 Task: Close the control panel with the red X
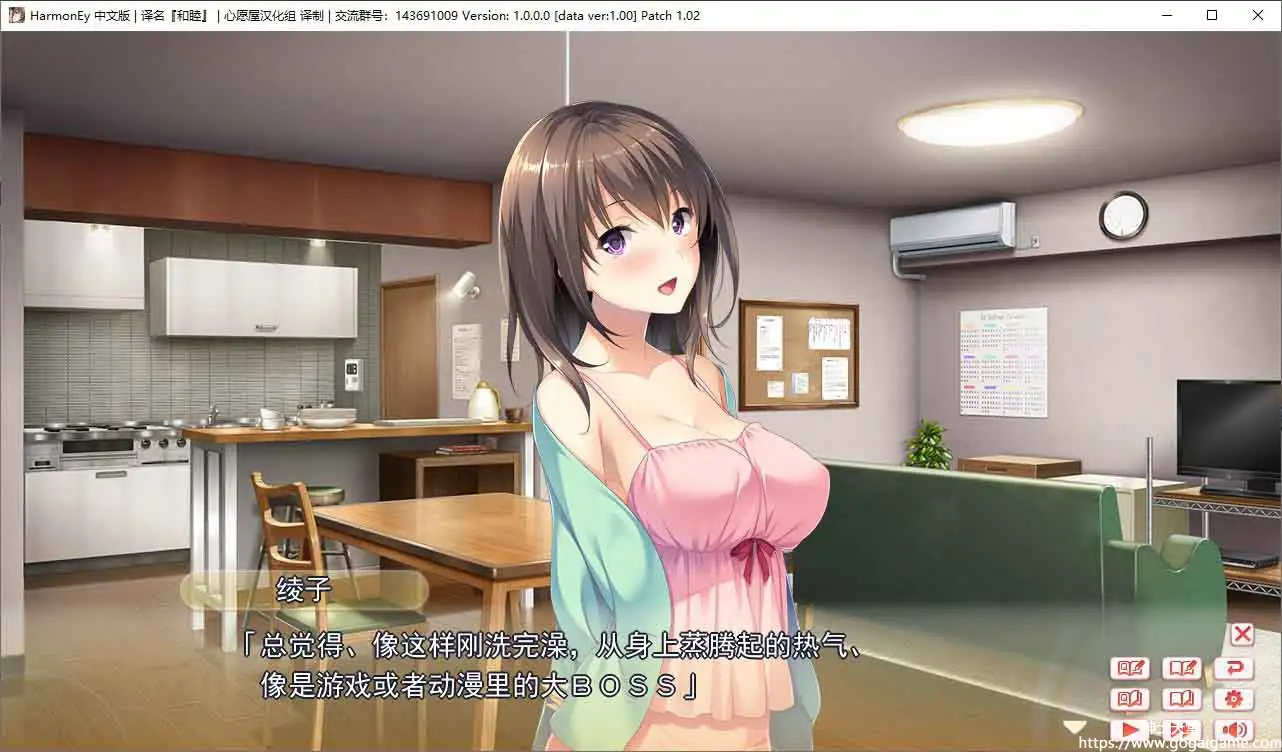click(x=1241, y=634)
